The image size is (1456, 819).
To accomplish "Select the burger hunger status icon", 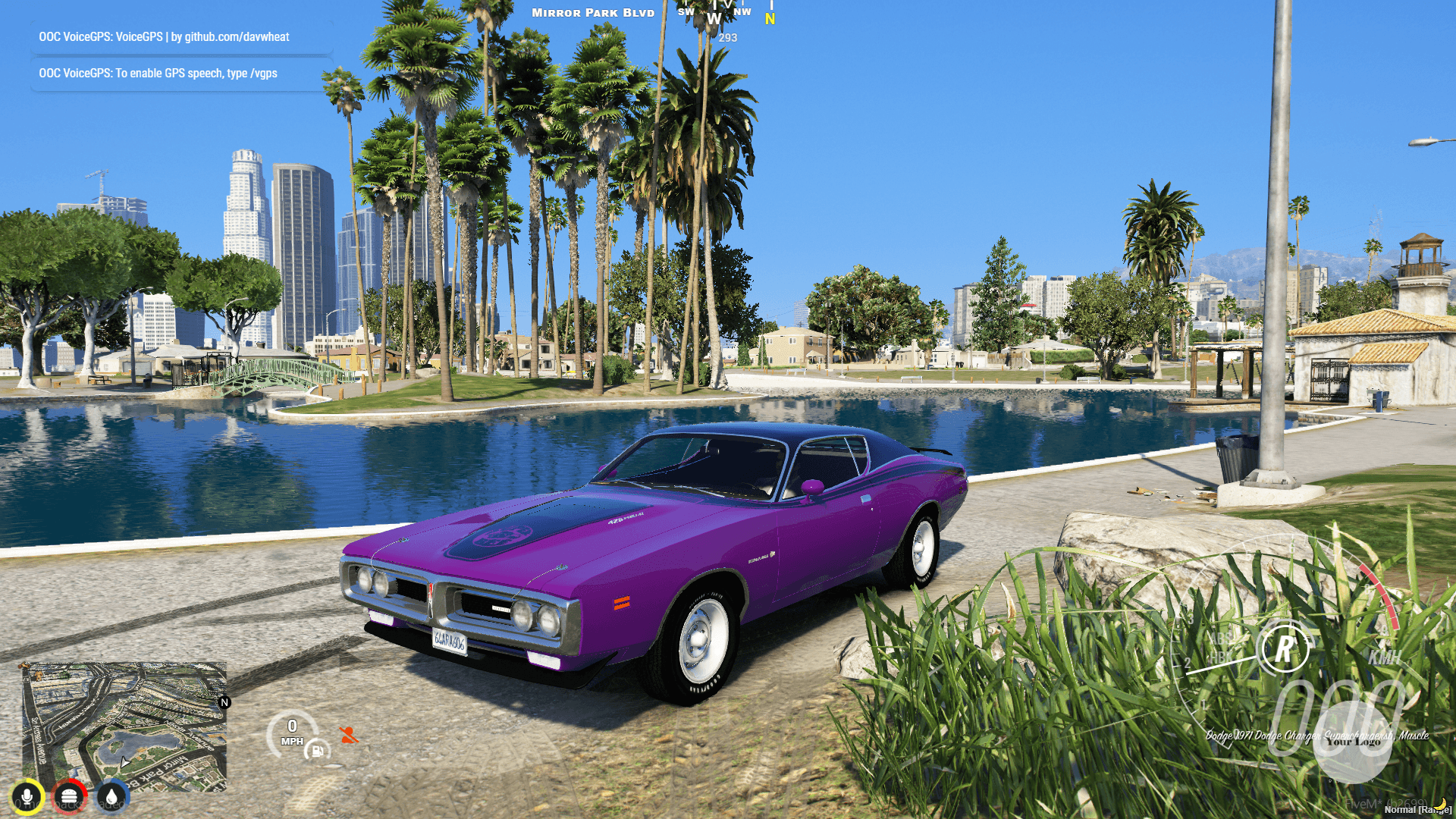I will [x=71, y=795].
